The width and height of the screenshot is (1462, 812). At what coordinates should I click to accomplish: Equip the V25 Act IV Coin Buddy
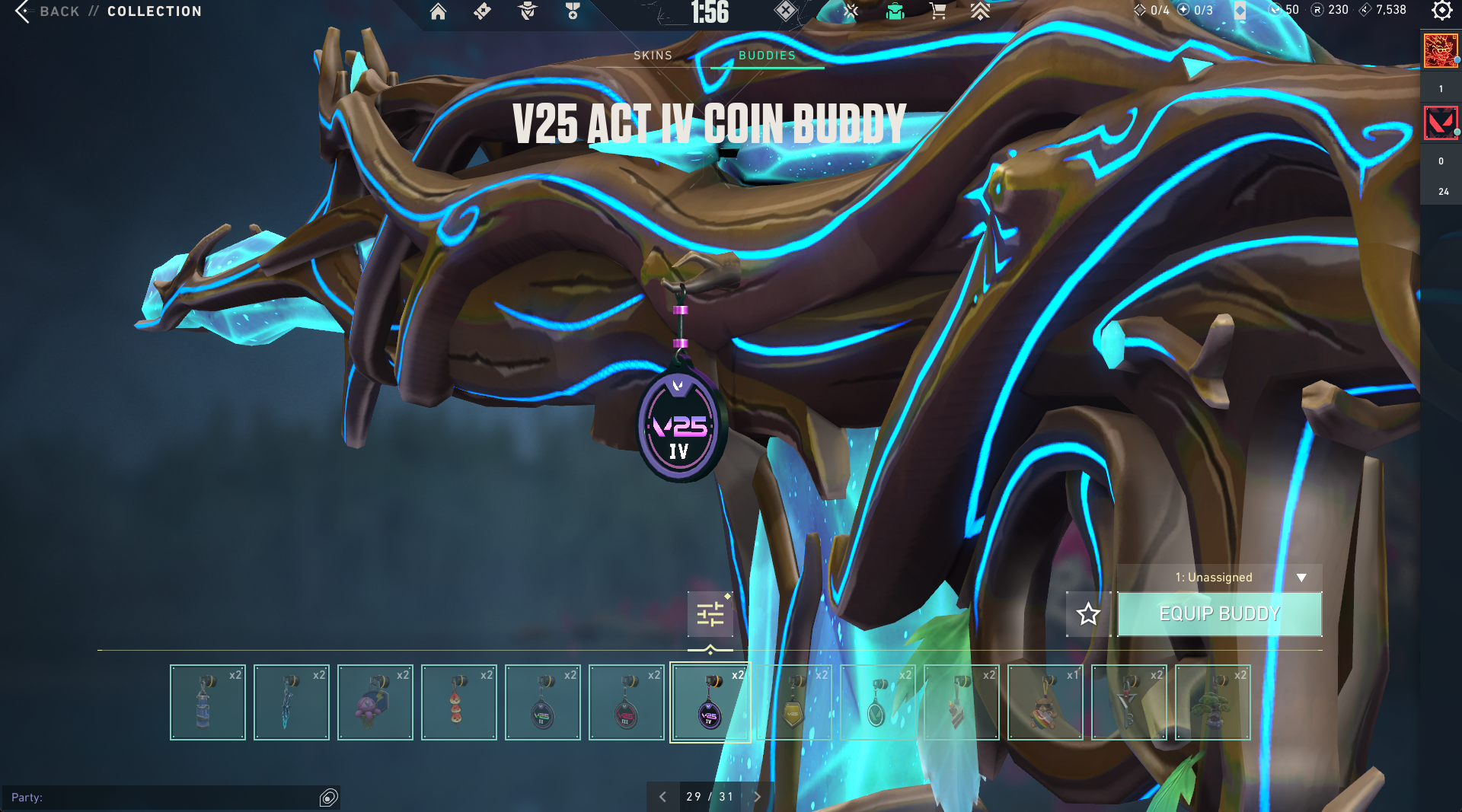pos(1219,613)
